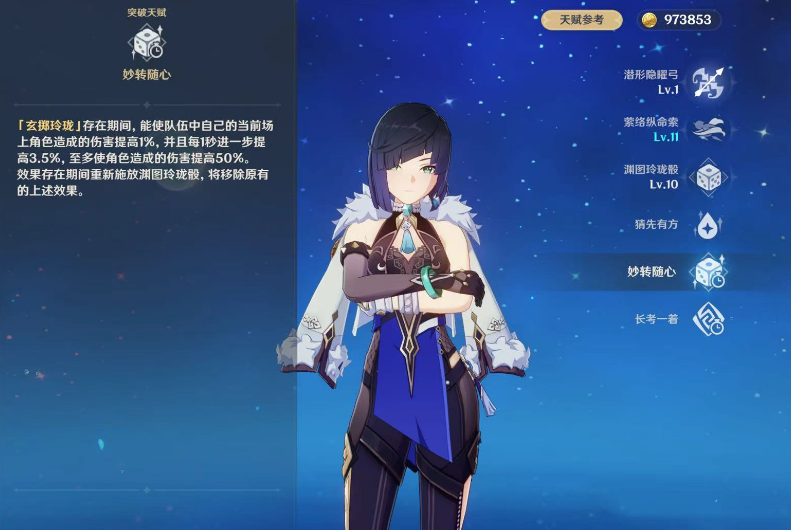Show the 长考一着 passive talent
The image size is (791, 530).
click(x=708, y=319)
